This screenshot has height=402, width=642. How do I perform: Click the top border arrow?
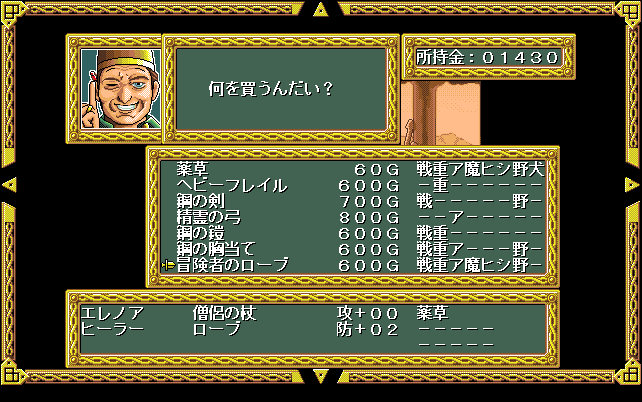(320, 10)
